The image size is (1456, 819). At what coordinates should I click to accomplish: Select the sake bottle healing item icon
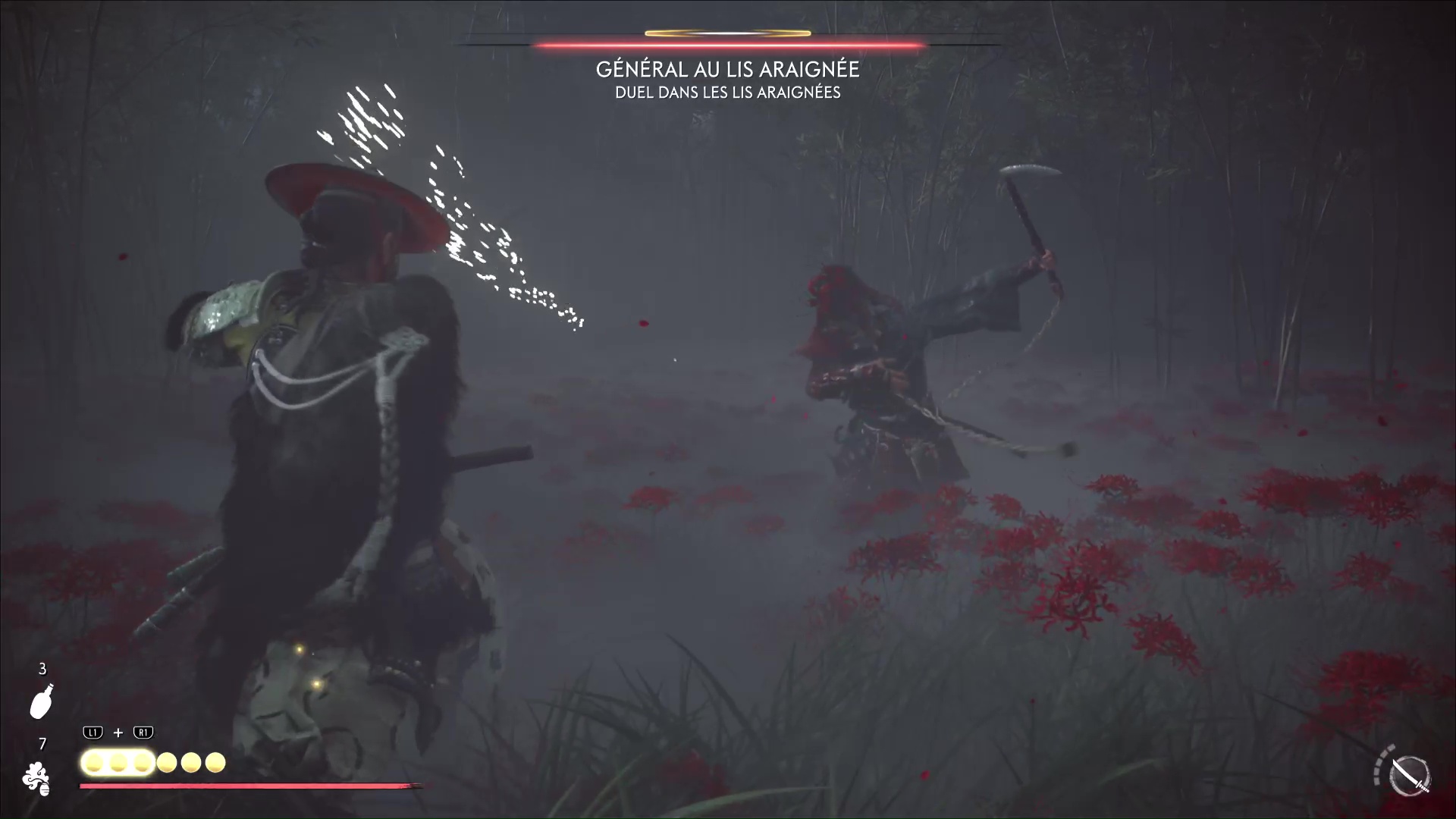point(42,701)
